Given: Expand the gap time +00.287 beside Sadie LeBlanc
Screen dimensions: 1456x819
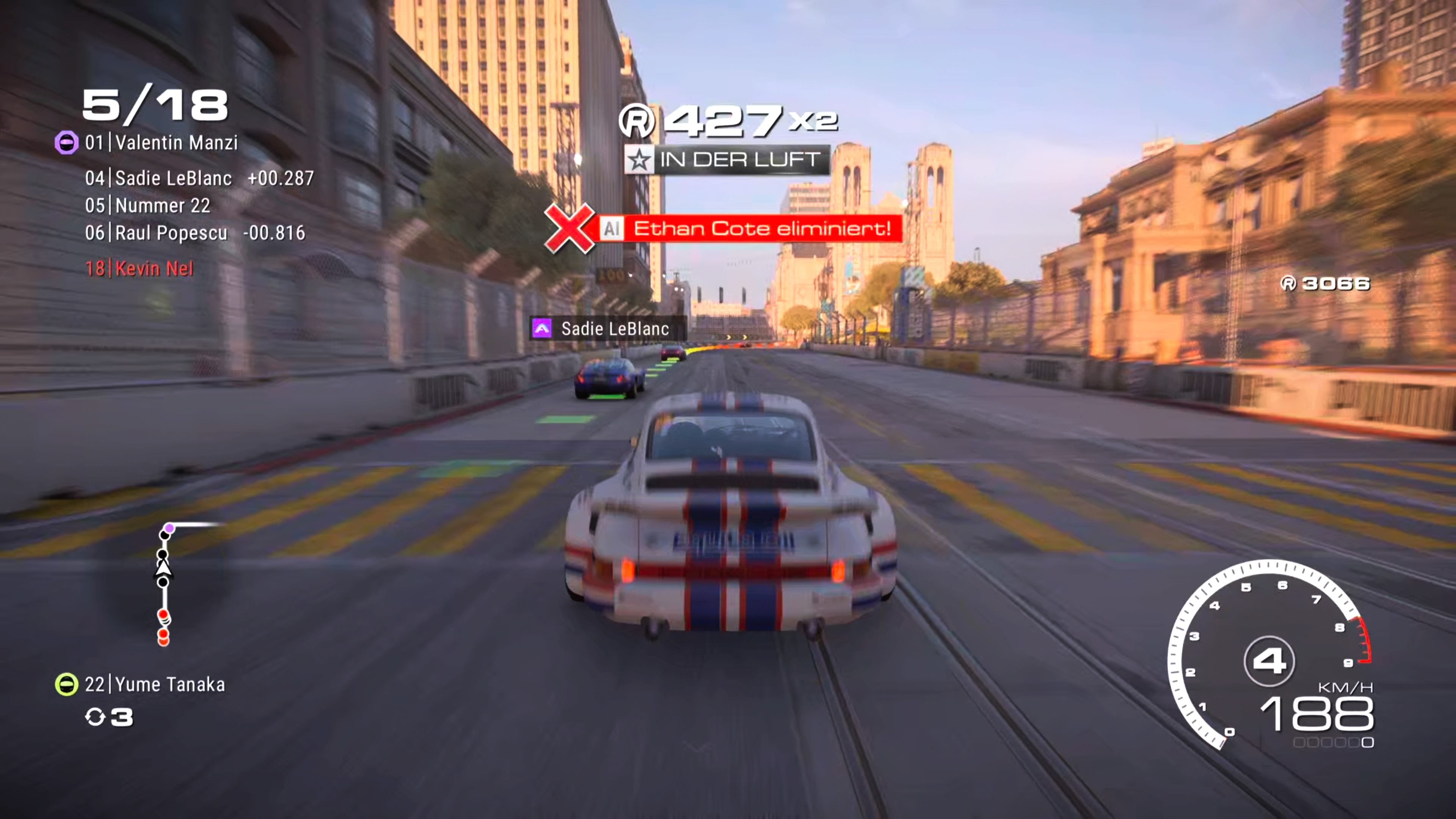Looking at the screenshot, I should coord(281,177).
